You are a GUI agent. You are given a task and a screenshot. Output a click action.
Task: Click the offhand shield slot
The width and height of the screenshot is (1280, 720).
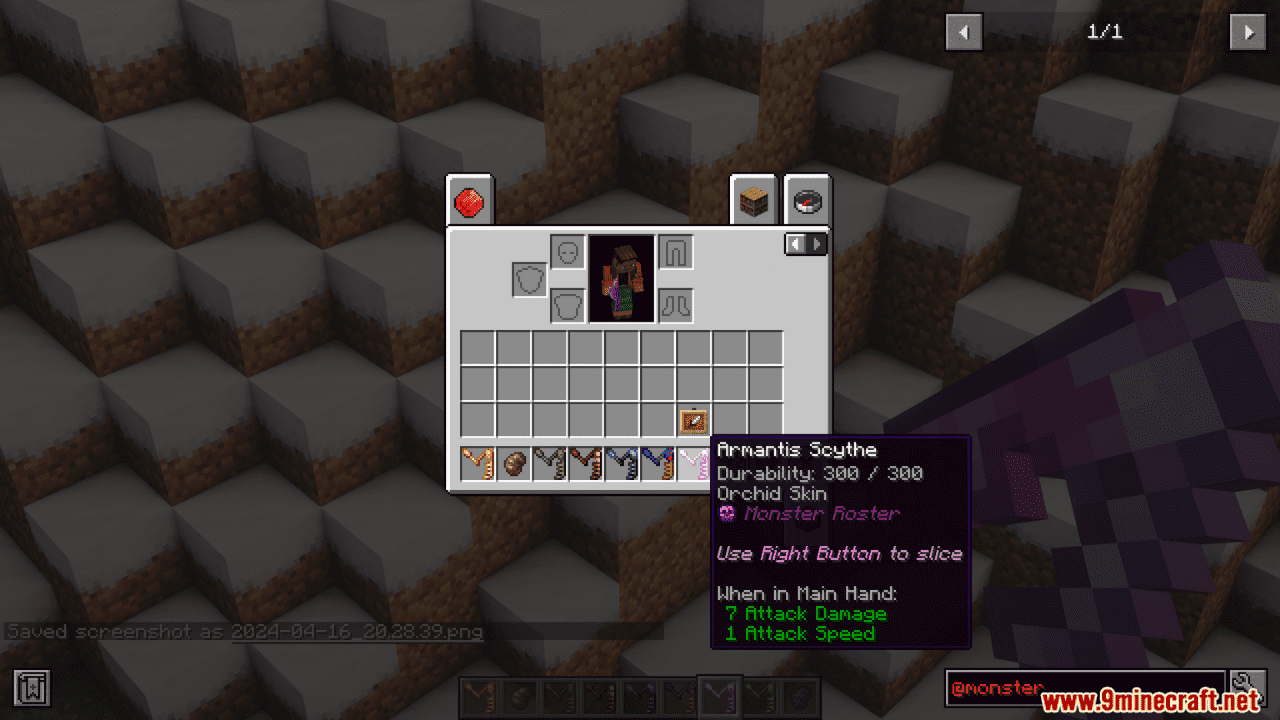(x=527, y=279)
